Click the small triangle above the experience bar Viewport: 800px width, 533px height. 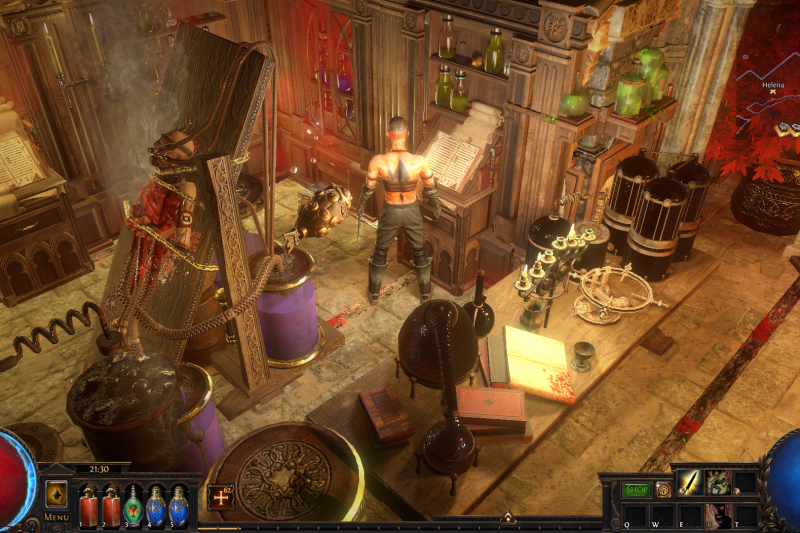(508, 518)
